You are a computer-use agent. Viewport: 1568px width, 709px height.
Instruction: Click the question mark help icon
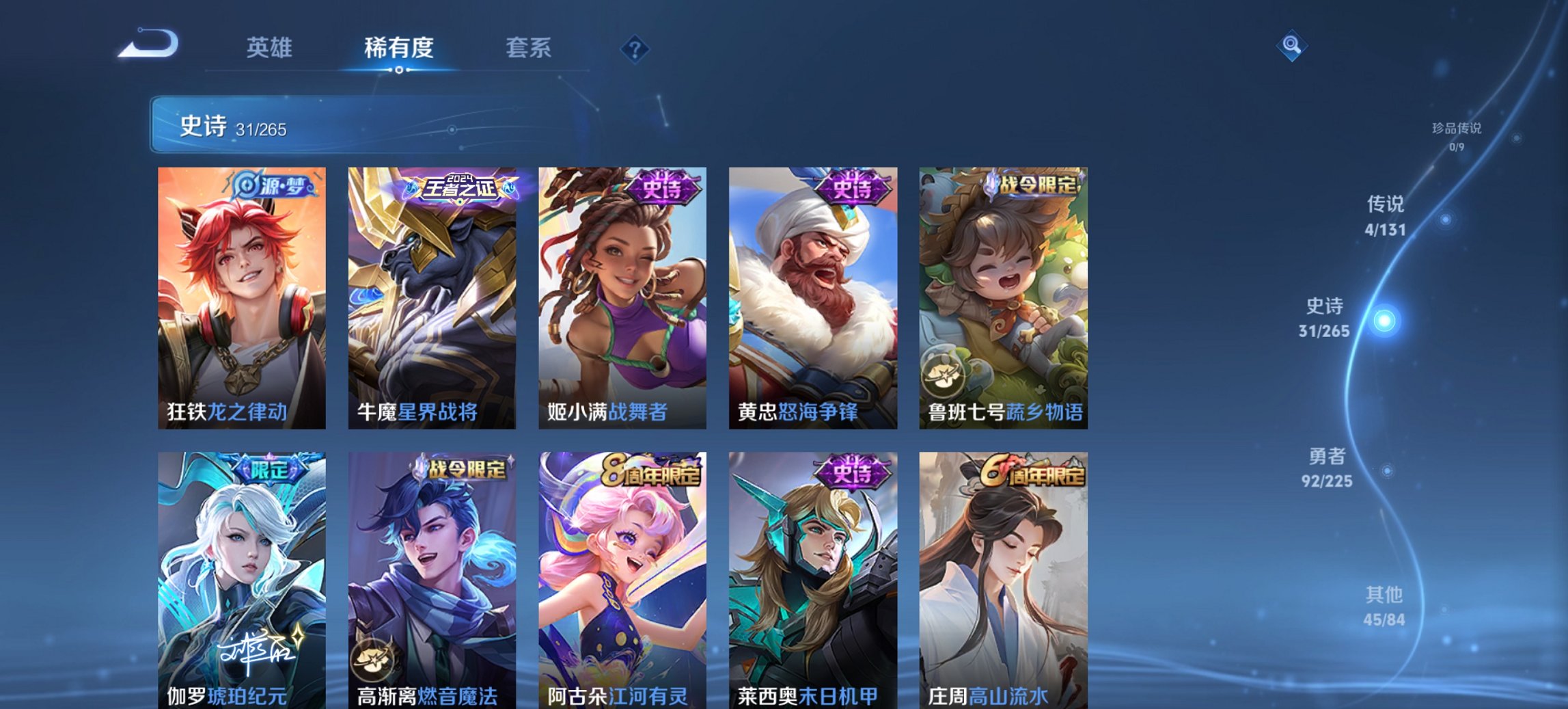(635, 48)
